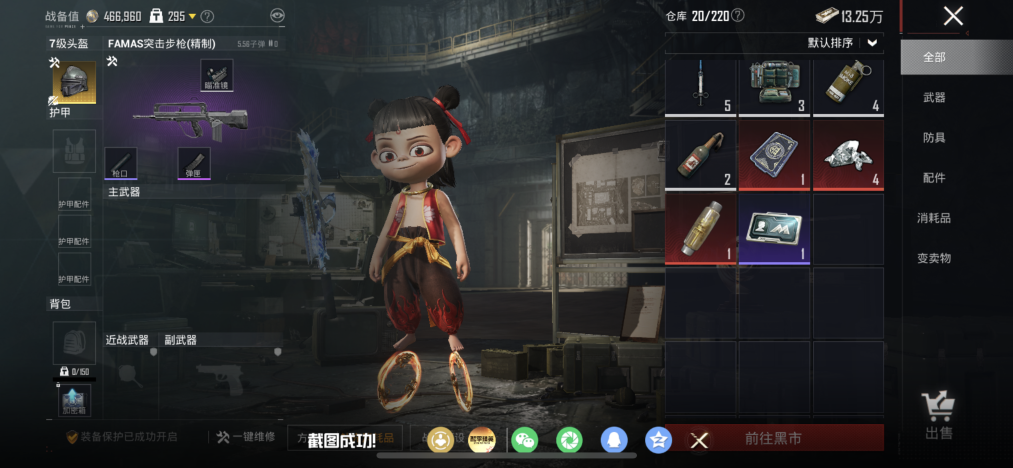
Task: Pick the smoke grenade slot
Action: coord(847,87)
